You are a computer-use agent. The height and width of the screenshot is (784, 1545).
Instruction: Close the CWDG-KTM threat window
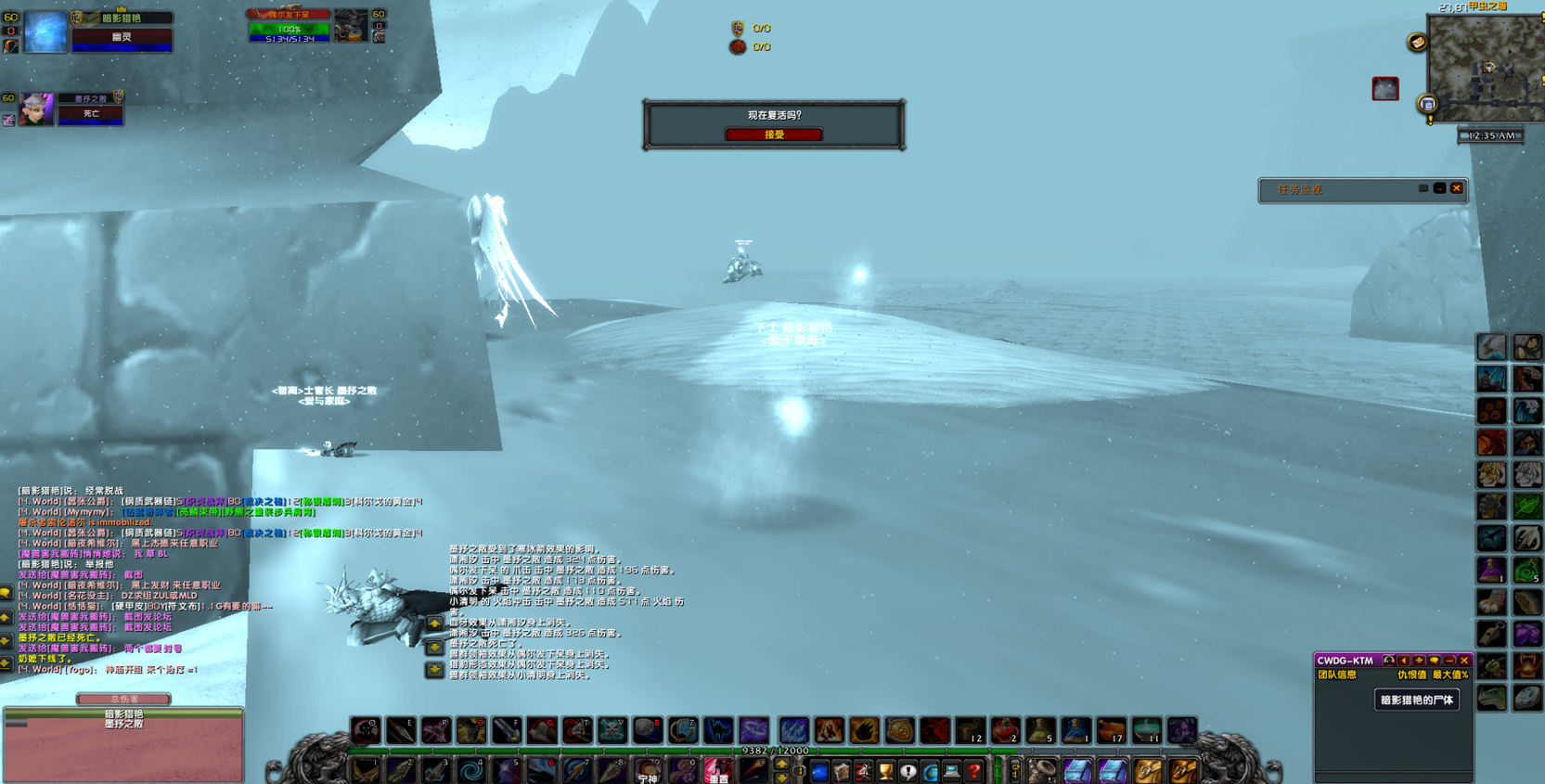[1464, 661]
